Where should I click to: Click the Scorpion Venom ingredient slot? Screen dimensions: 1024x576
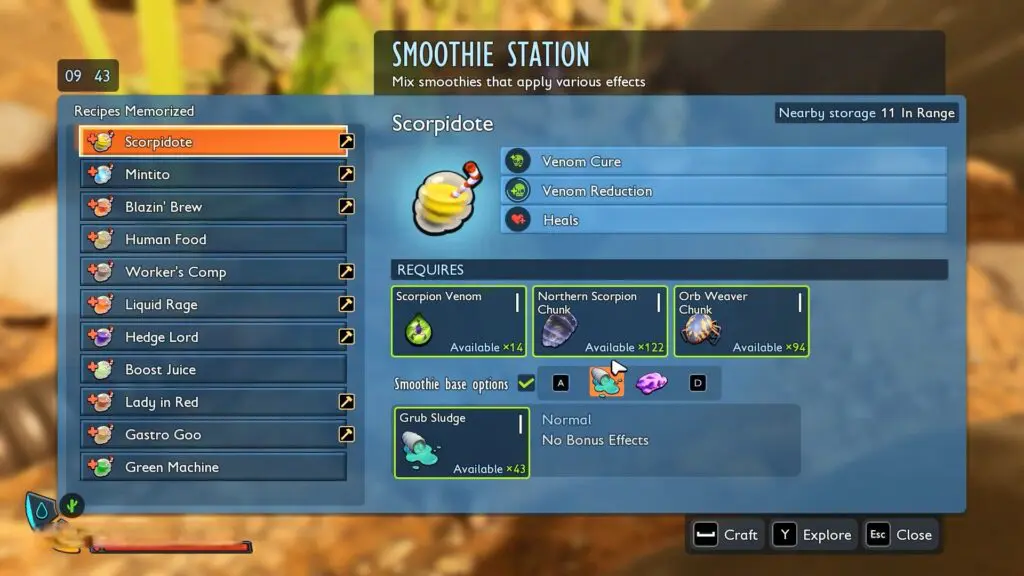coord(459,321)
